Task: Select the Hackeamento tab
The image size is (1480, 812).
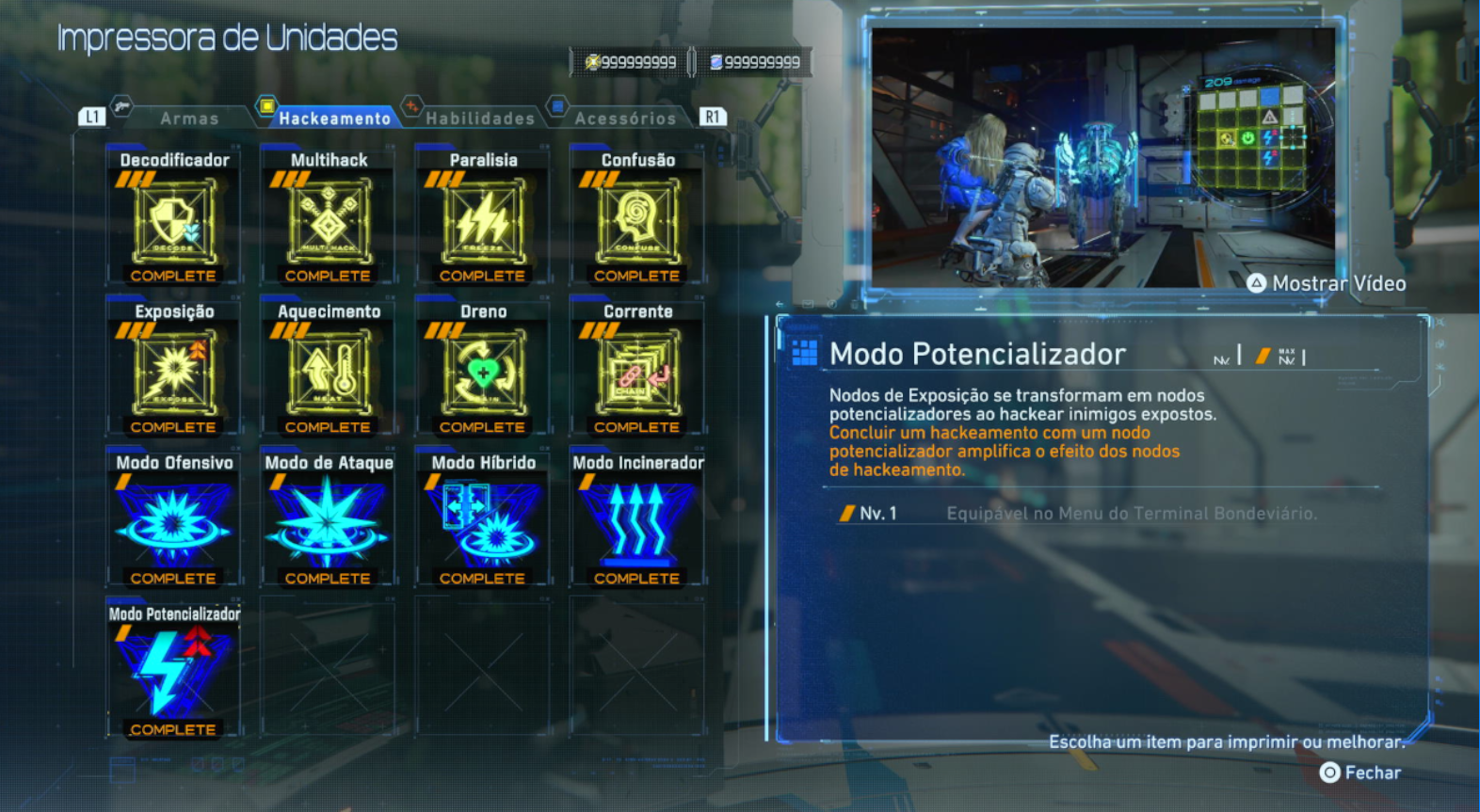Action: (333, 119)
